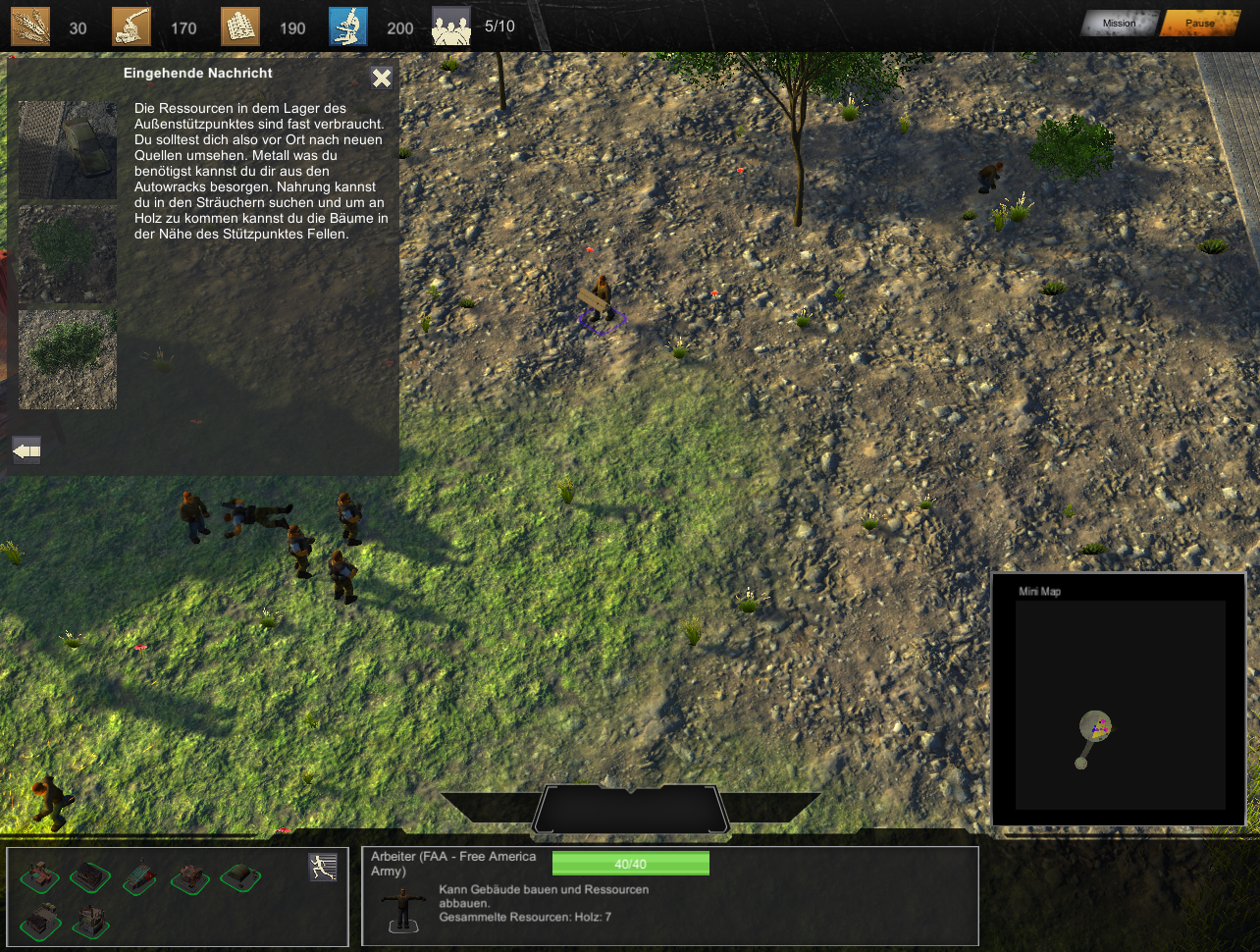Screen dimensions: 1260x952
Task: Build the teal-roofed building with red flag
Action: tap(140, 876)
